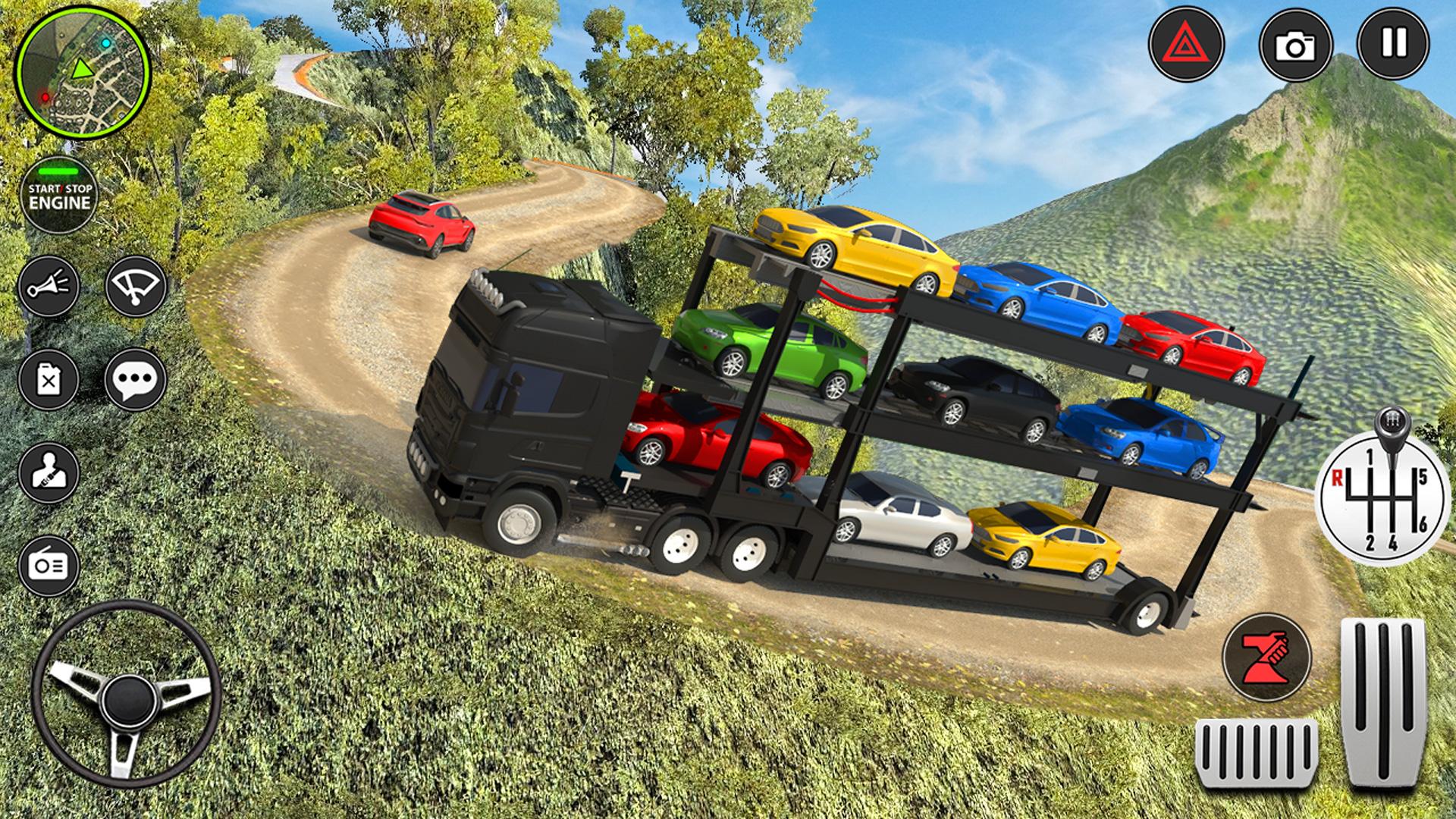This screenshot has height=819, width=1456.
Task: Open the chat bubble button
Action: pos(136,379)
